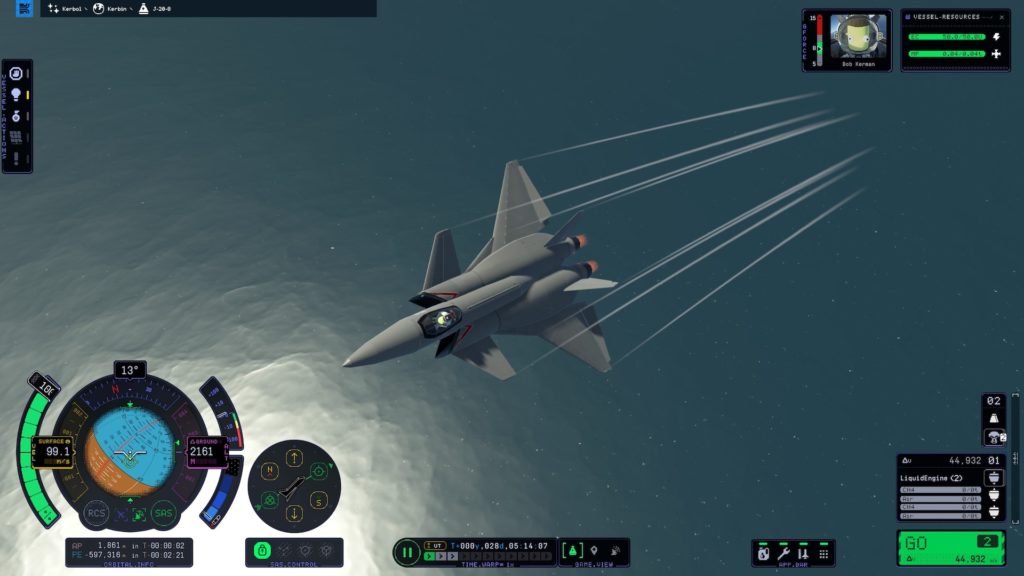The width and height of the screenshot is (1024, 576).
Task: Enable SAS stability lock mode
Action: (x=262, y=551)
